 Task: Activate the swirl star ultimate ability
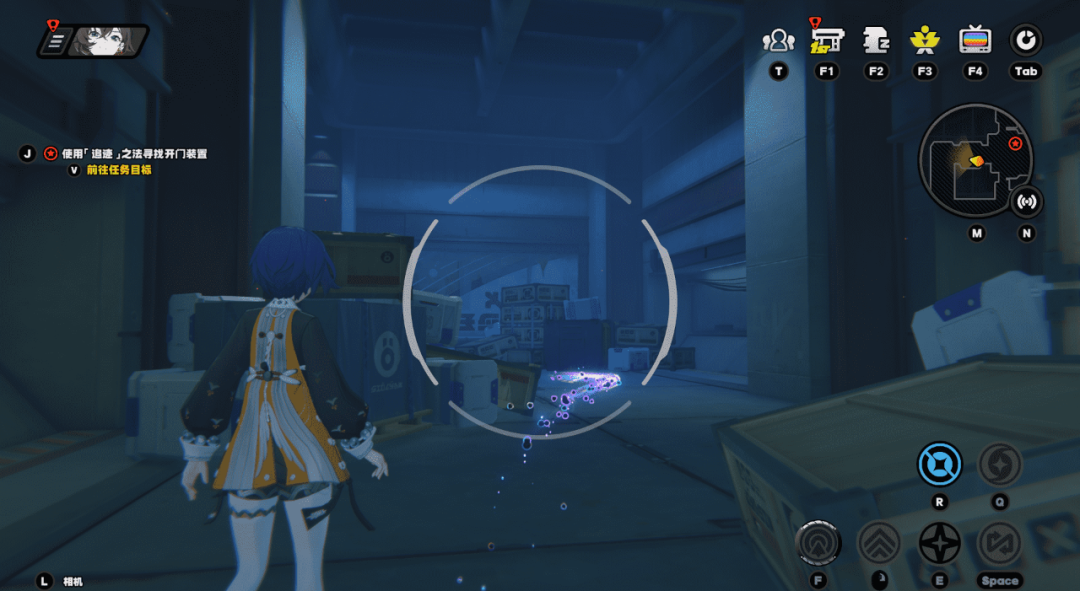click(998, 464)
